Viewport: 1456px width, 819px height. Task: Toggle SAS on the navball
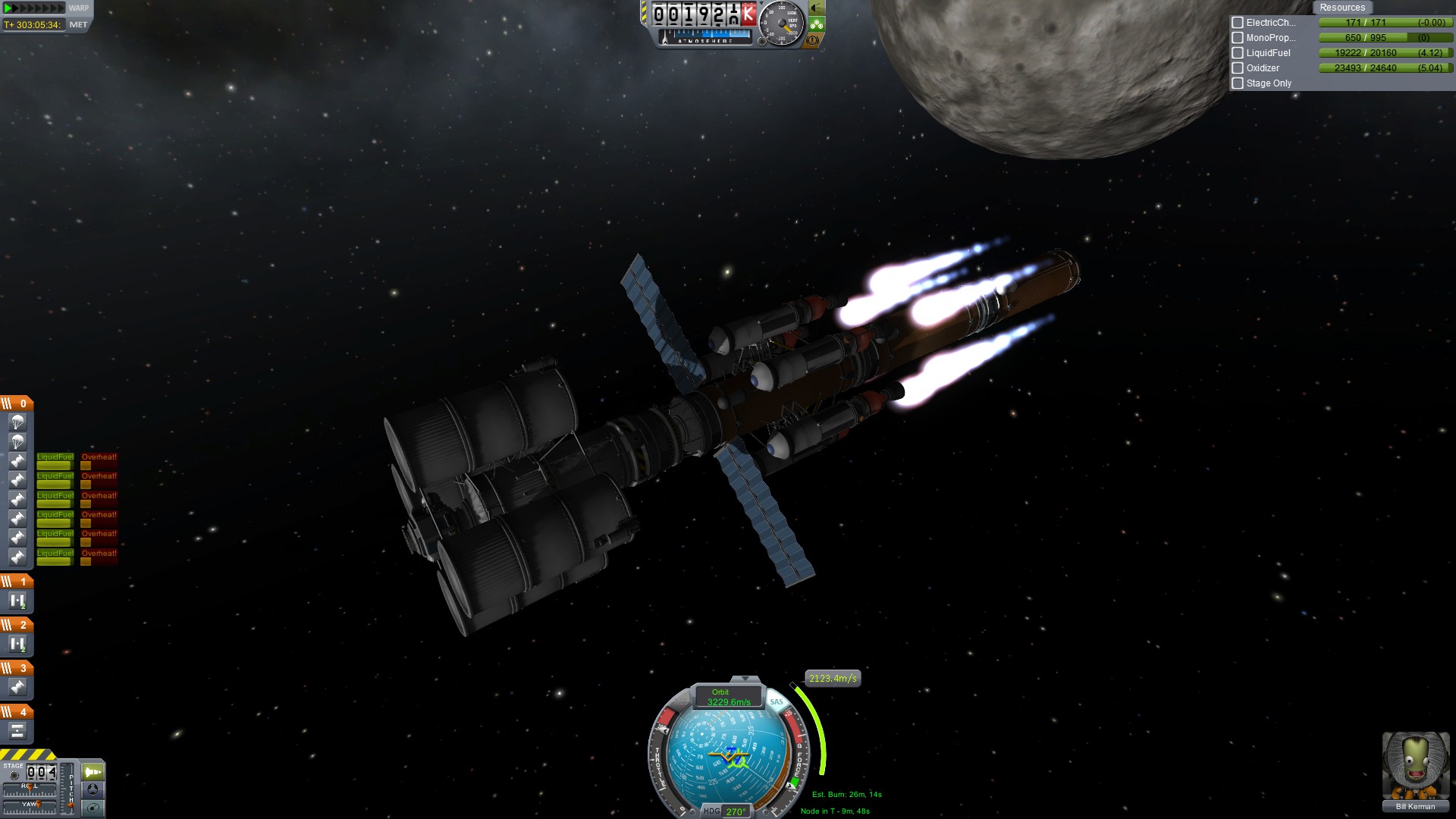[x=777, y=701]
